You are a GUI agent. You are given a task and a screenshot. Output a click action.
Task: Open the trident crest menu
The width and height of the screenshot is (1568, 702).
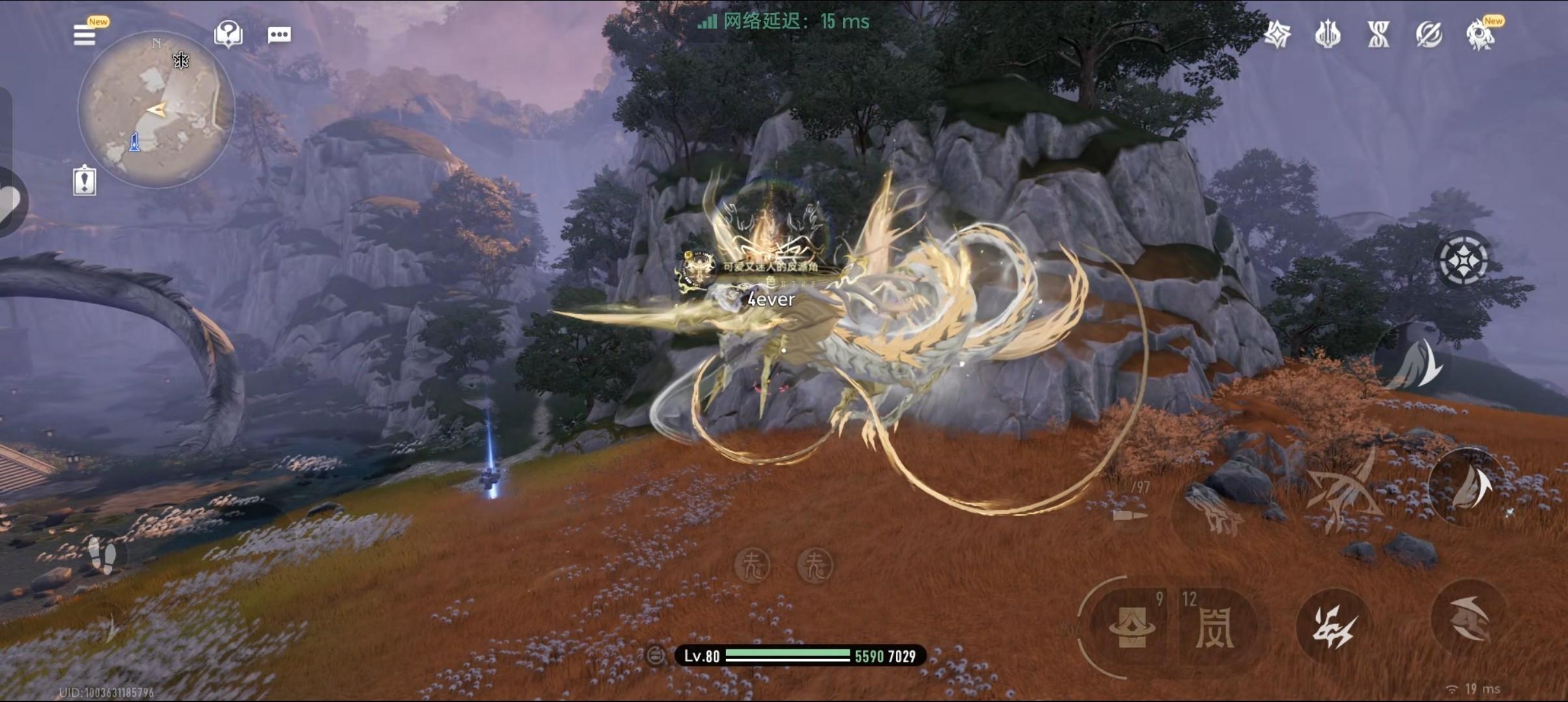(x=1327, y=34)
